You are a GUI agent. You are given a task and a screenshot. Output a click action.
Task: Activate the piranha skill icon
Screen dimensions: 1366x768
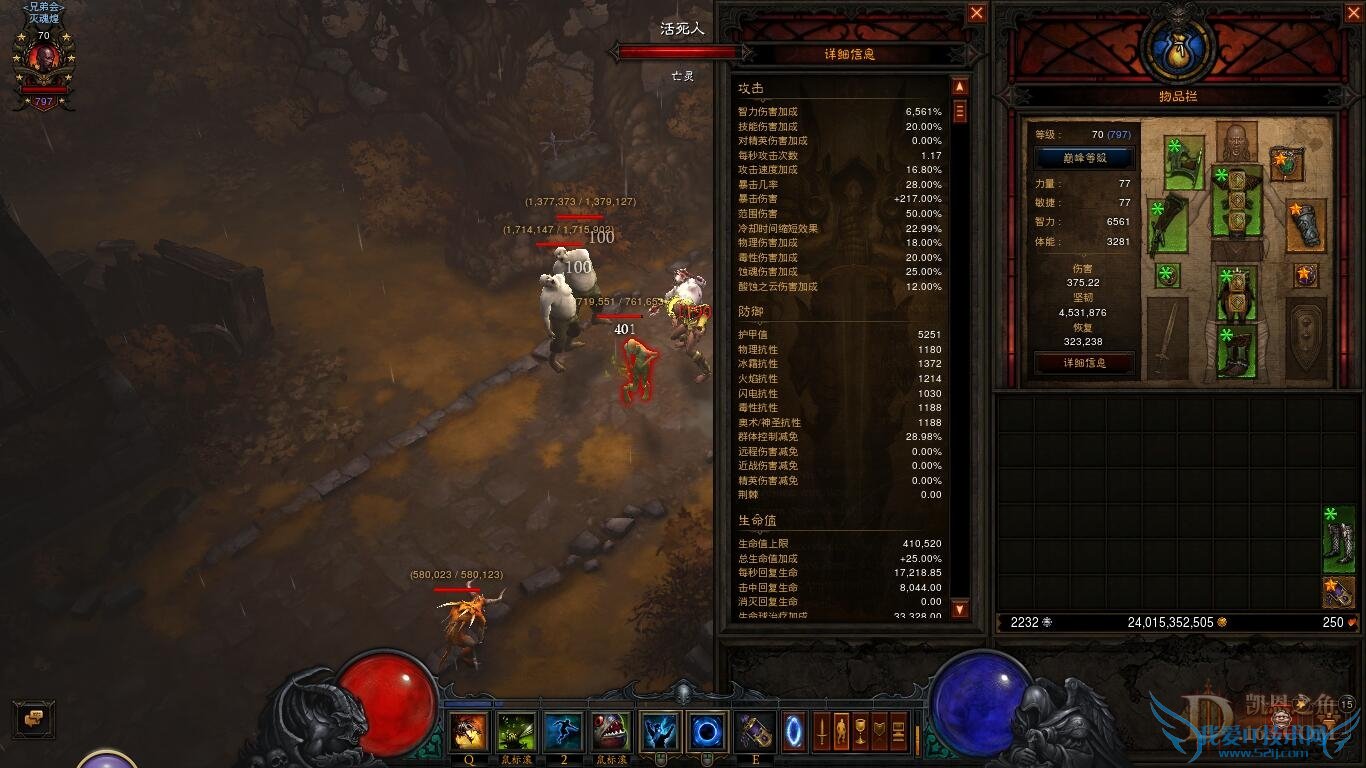point(610,732)
